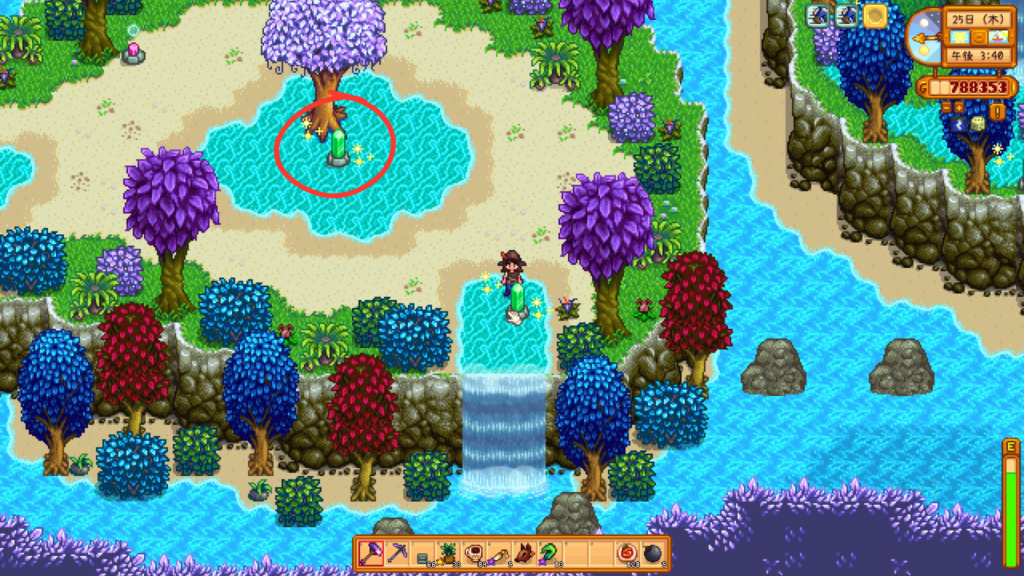Viewport: 1024px width, 576px height.
Task: Select the black bomb slot
Action: click(x=653, y=553)
